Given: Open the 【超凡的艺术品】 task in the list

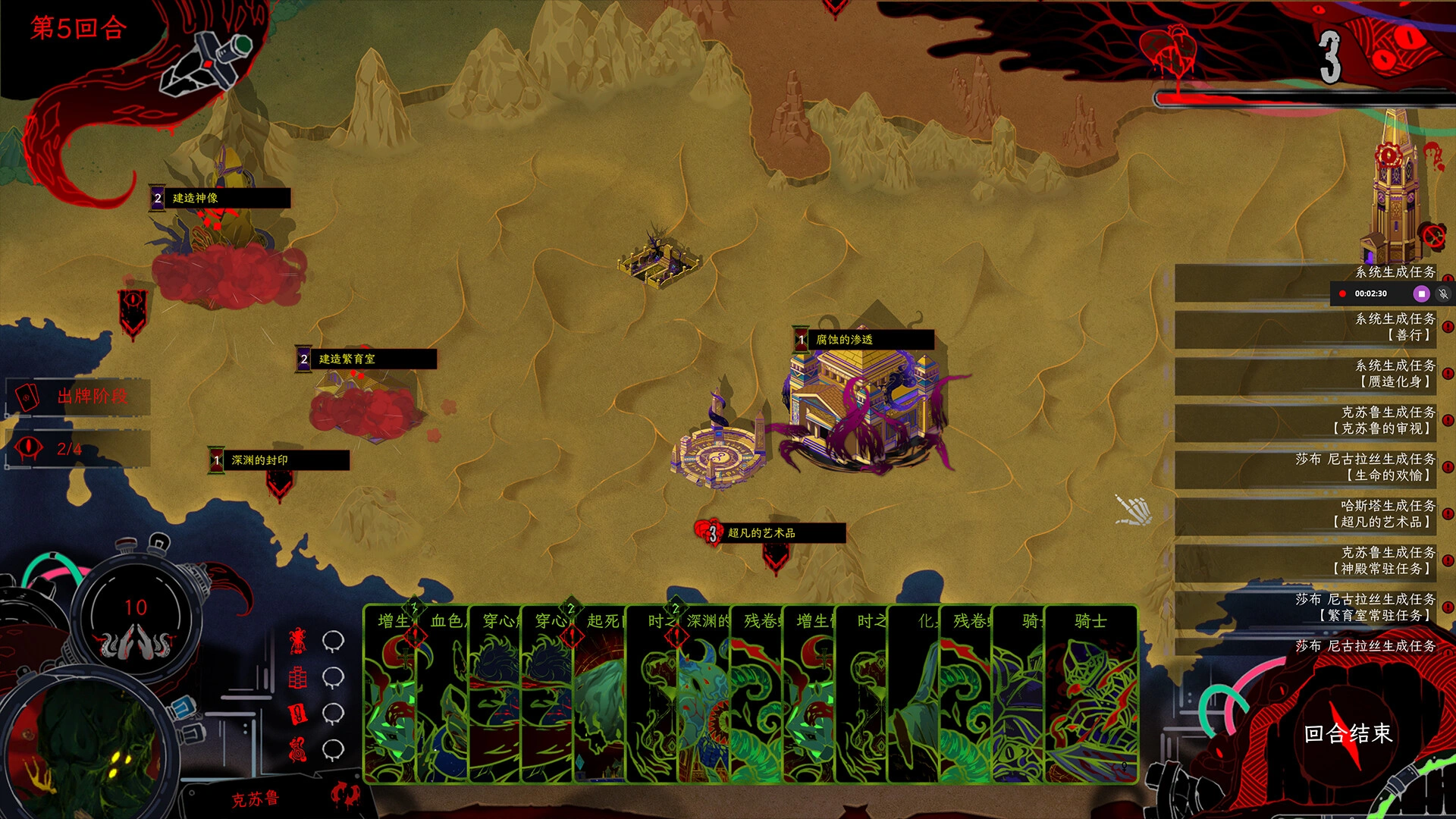Looking at the screenshot, I should click(1304, 514).
